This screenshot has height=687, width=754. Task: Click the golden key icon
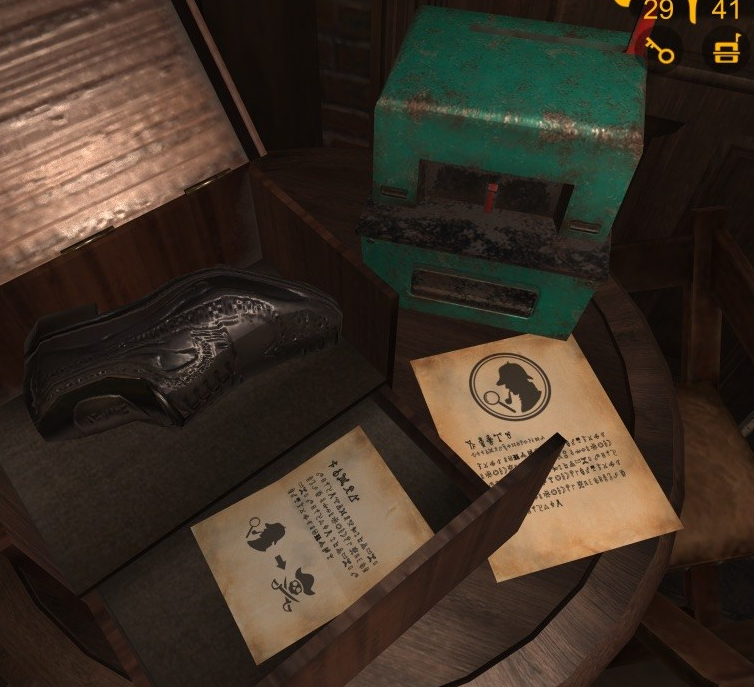pyautogui.click(x=662, y=48)
